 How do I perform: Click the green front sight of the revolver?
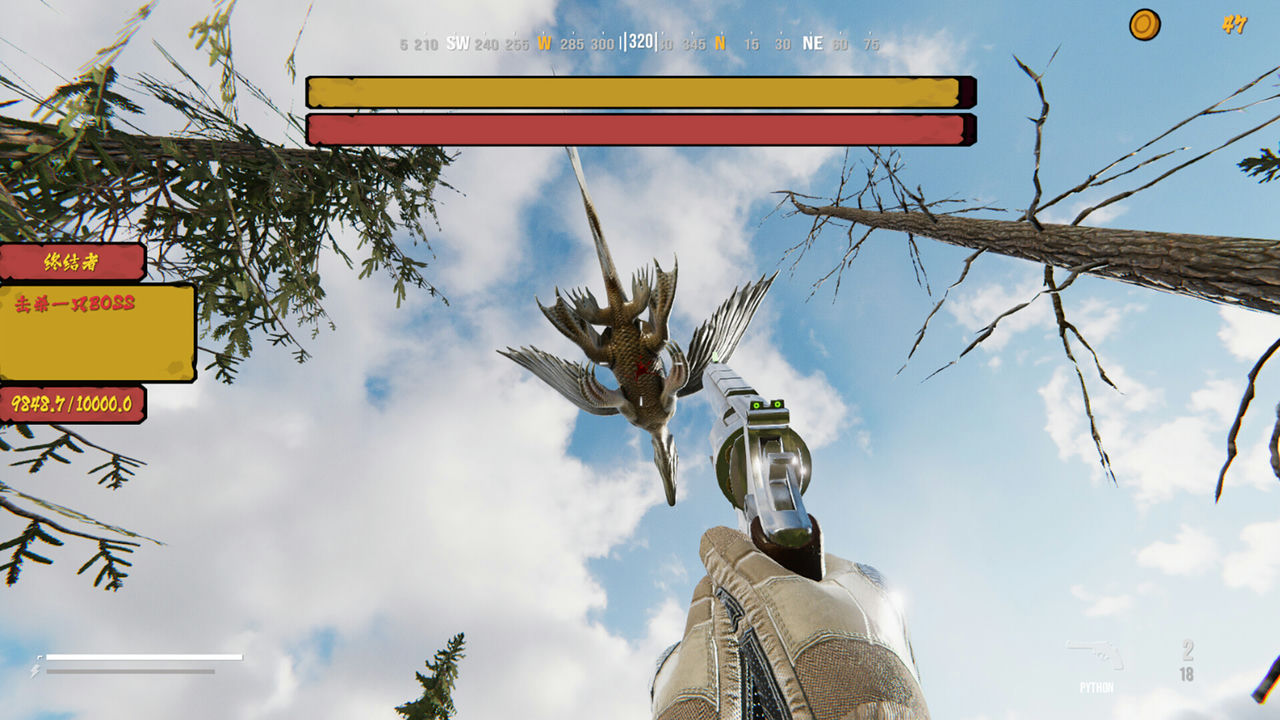[x=715, y=356]
